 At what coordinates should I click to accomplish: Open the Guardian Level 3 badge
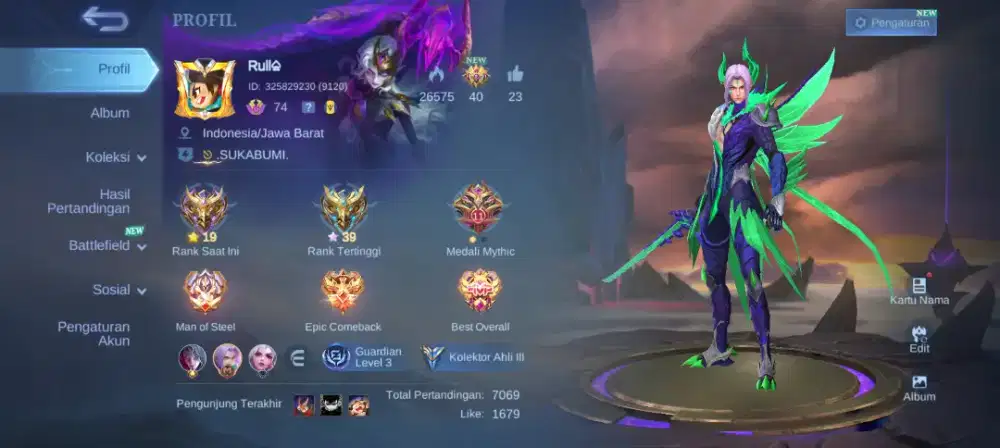[363, 357]
